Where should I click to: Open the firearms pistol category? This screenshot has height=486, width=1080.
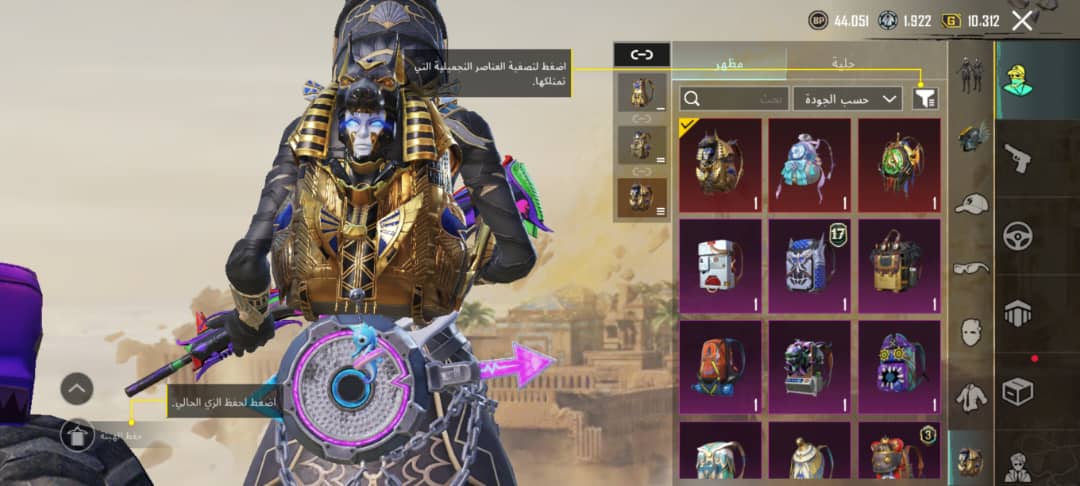coord(1017,157)
